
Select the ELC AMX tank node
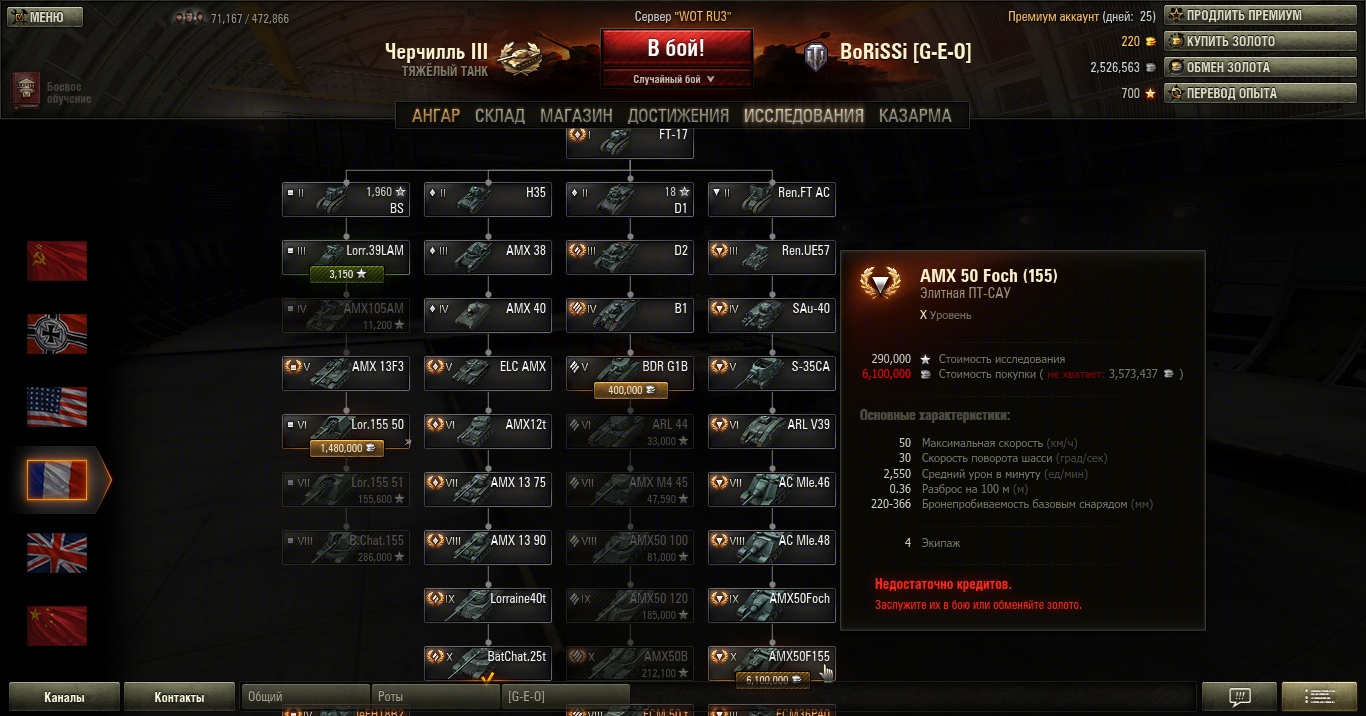click(x=488, y=368)
